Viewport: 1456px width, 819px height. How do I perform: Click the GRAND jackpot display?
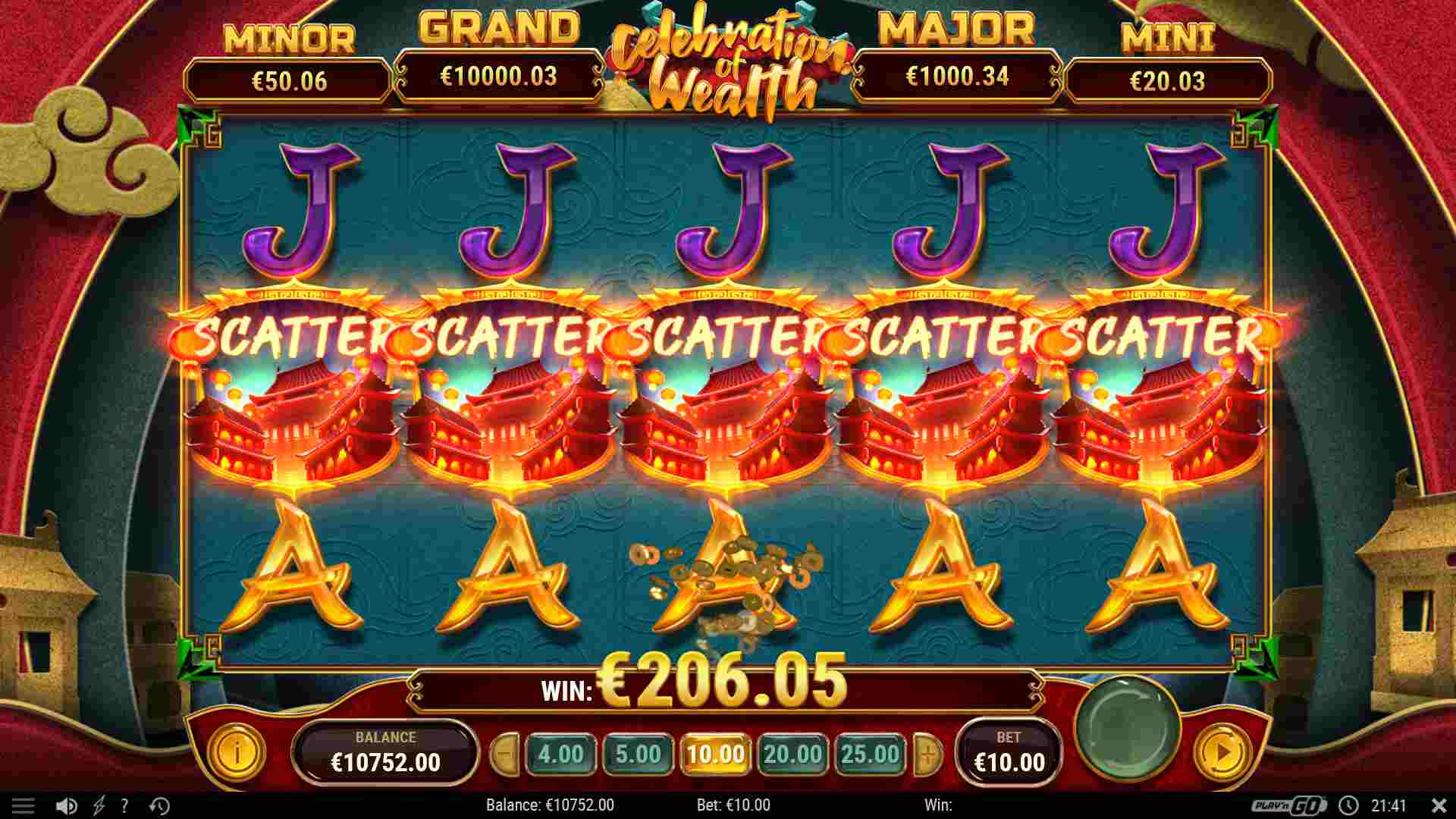(500, 76)
